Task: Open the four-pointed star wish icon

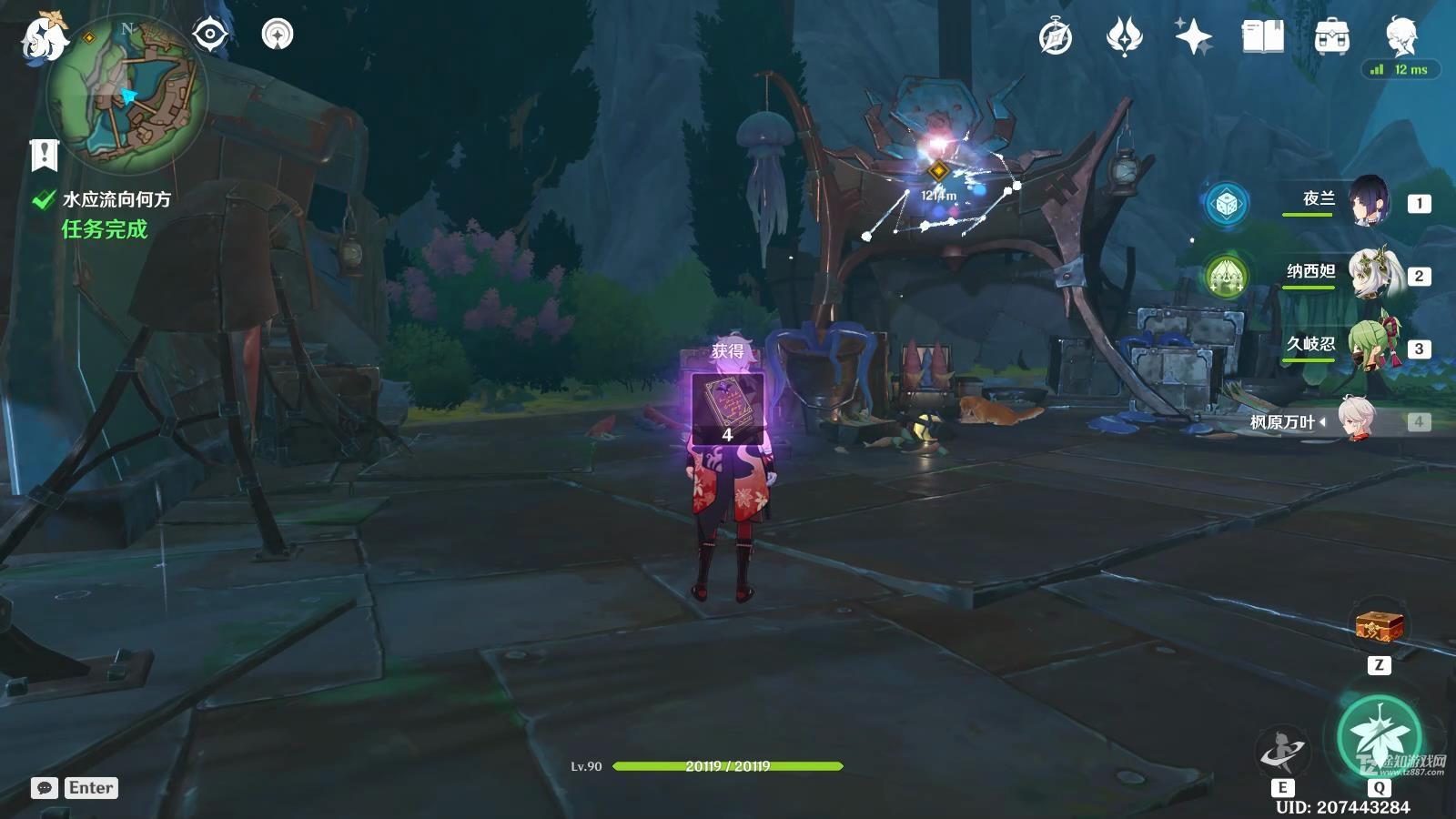Action: [x=1193, y=37]
